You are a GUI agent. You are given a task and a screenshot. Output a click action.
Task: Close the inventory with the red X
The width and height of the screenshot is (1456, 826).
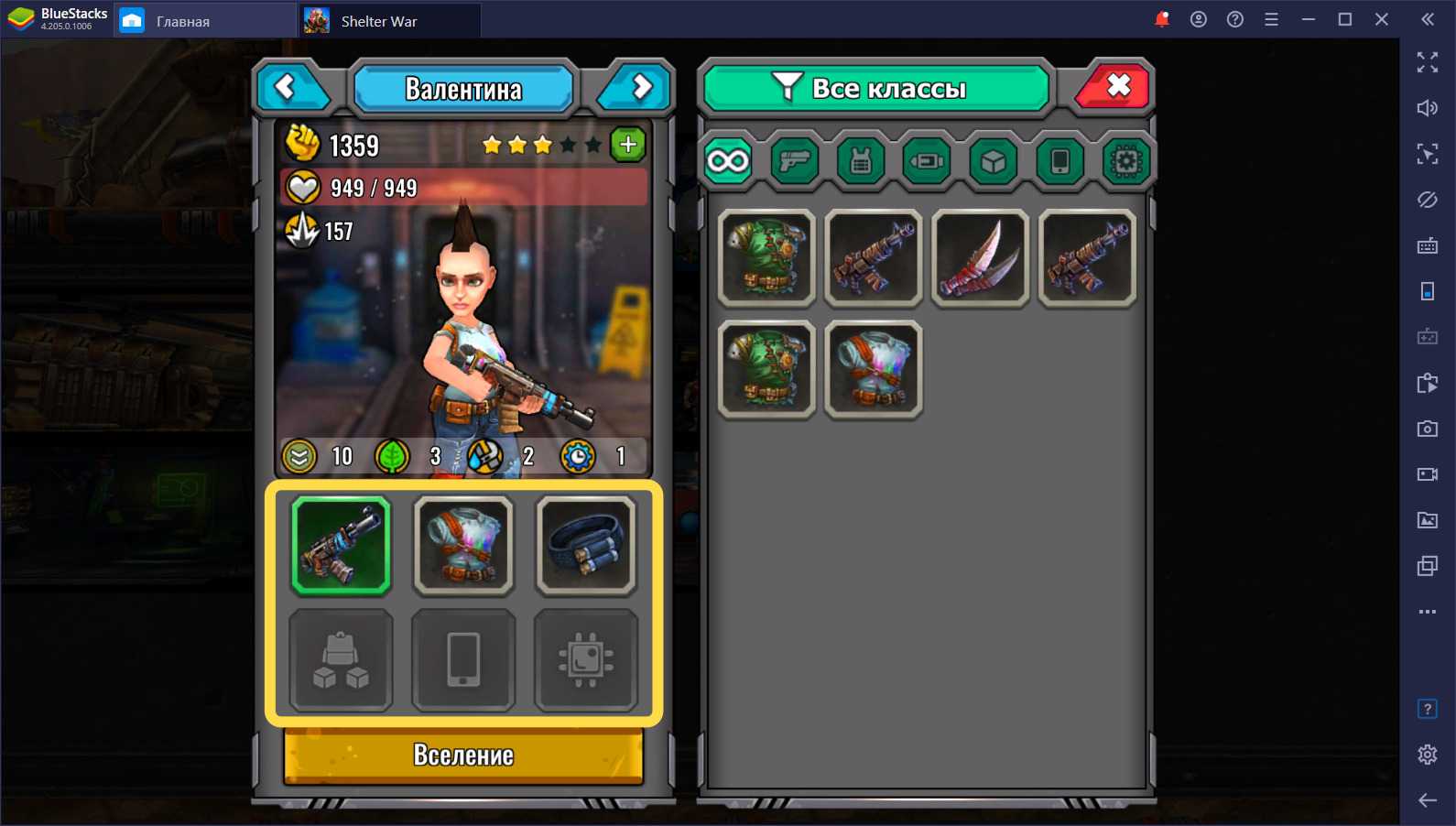click(x=1115, y=88)
